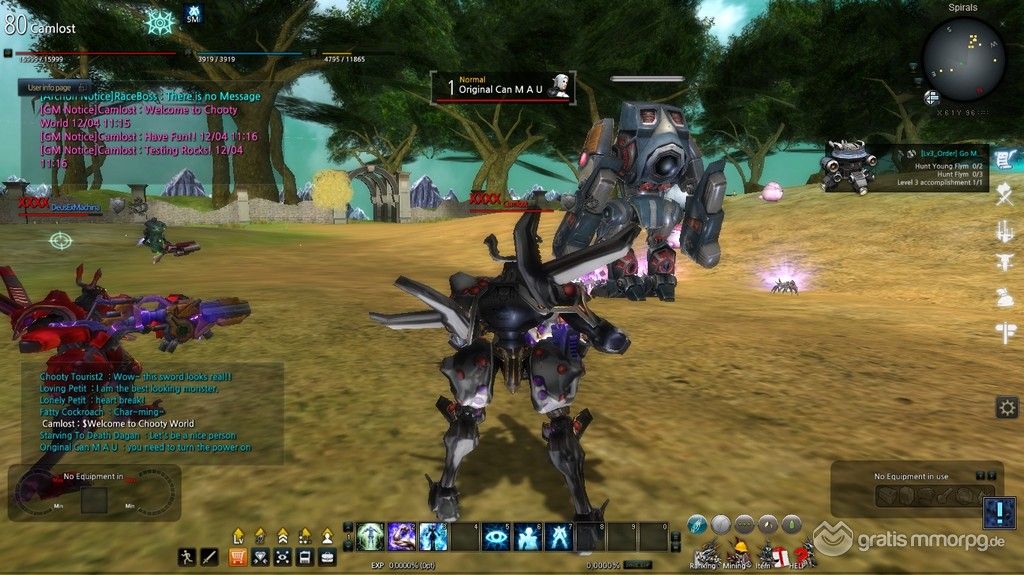Viewport: 1024px width, 575px height.
Task: Open the quest scroll icon on right sidebar
Action: pyautogui.click(x=1005, y=159)
